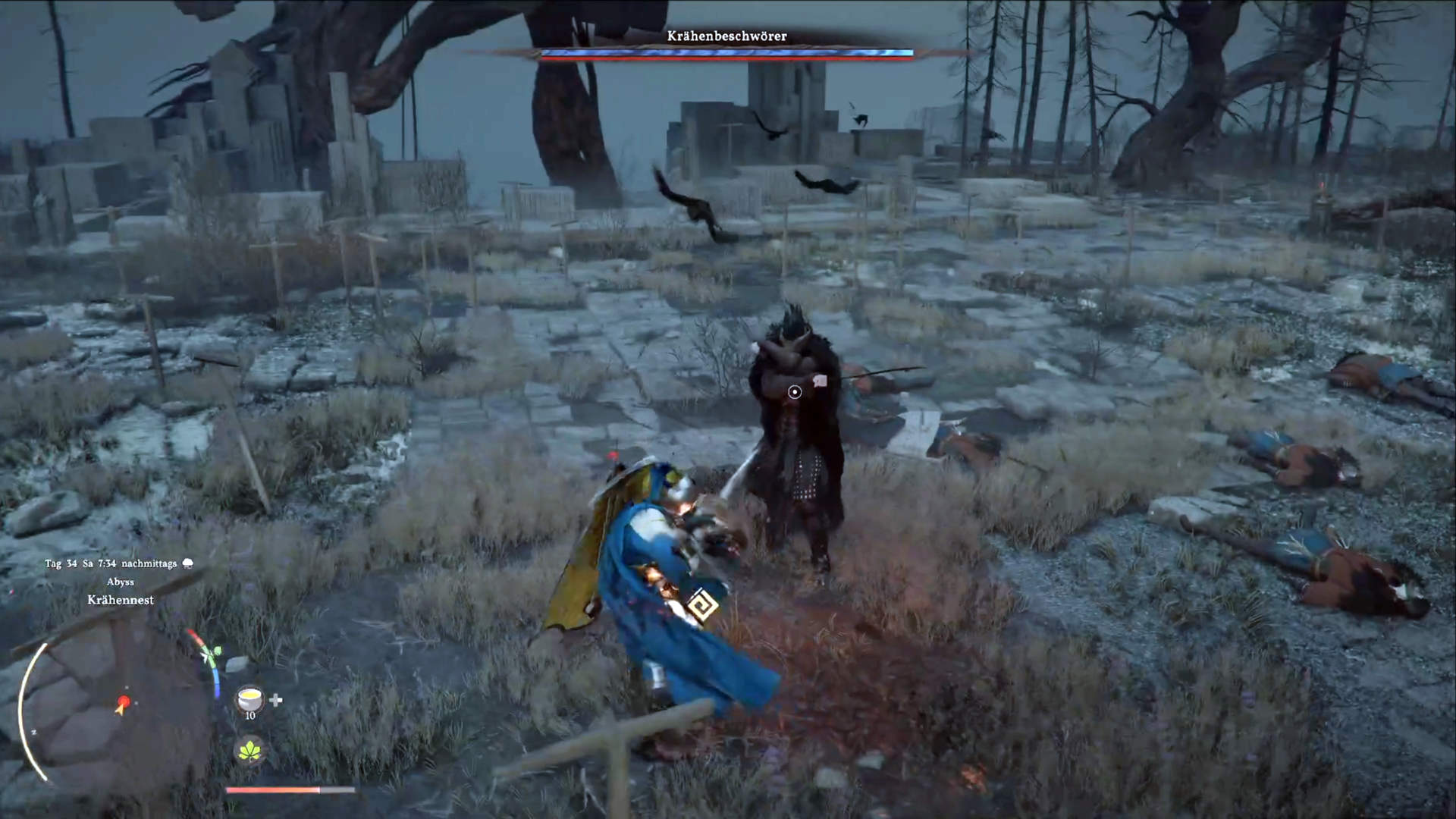
Task: Click the red enemy marker on minimap
Action: (x=124, y=701)
